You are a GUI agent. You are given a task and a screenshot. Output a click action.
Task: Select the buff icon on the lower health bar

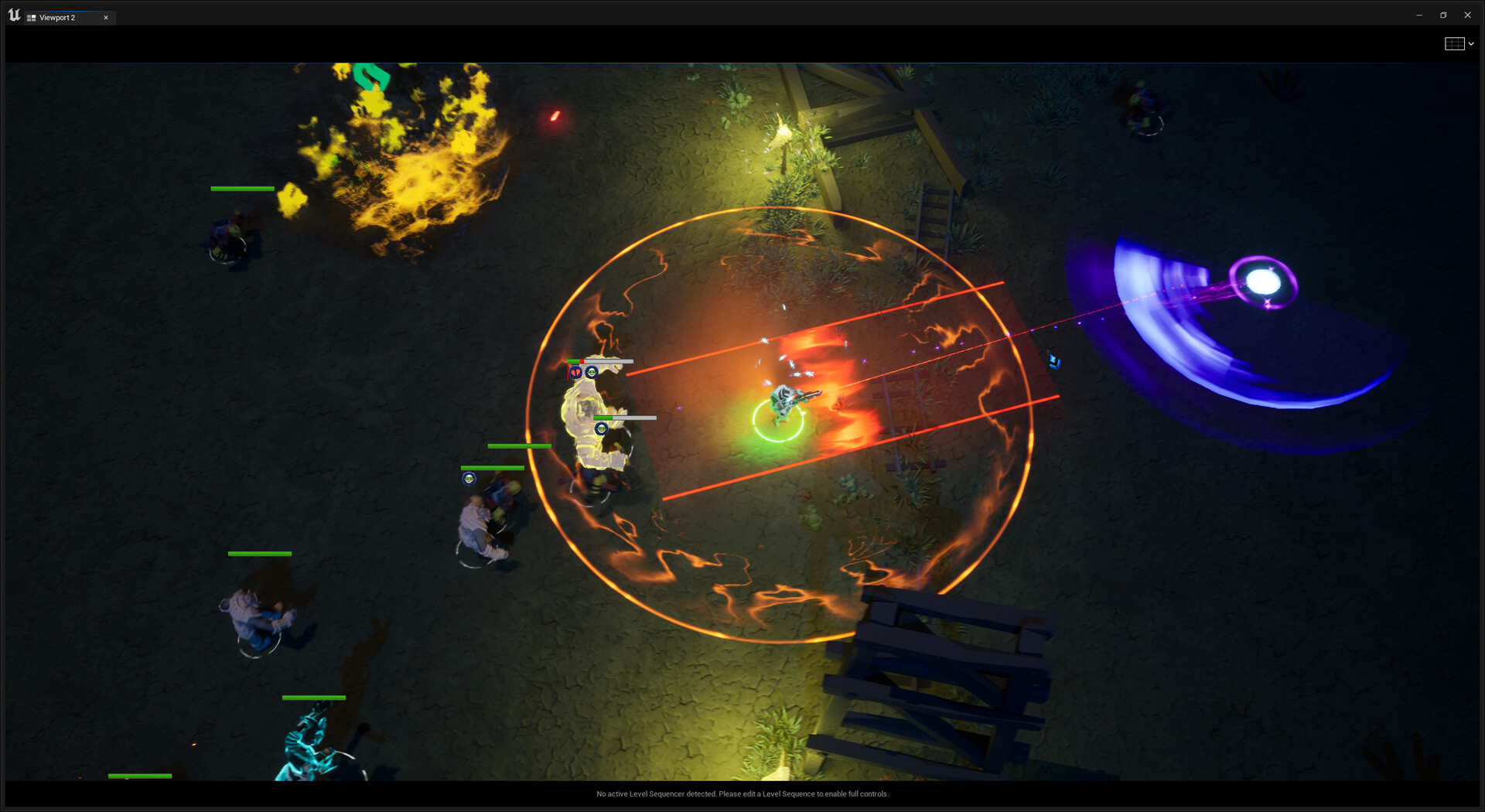click(601, 427)
